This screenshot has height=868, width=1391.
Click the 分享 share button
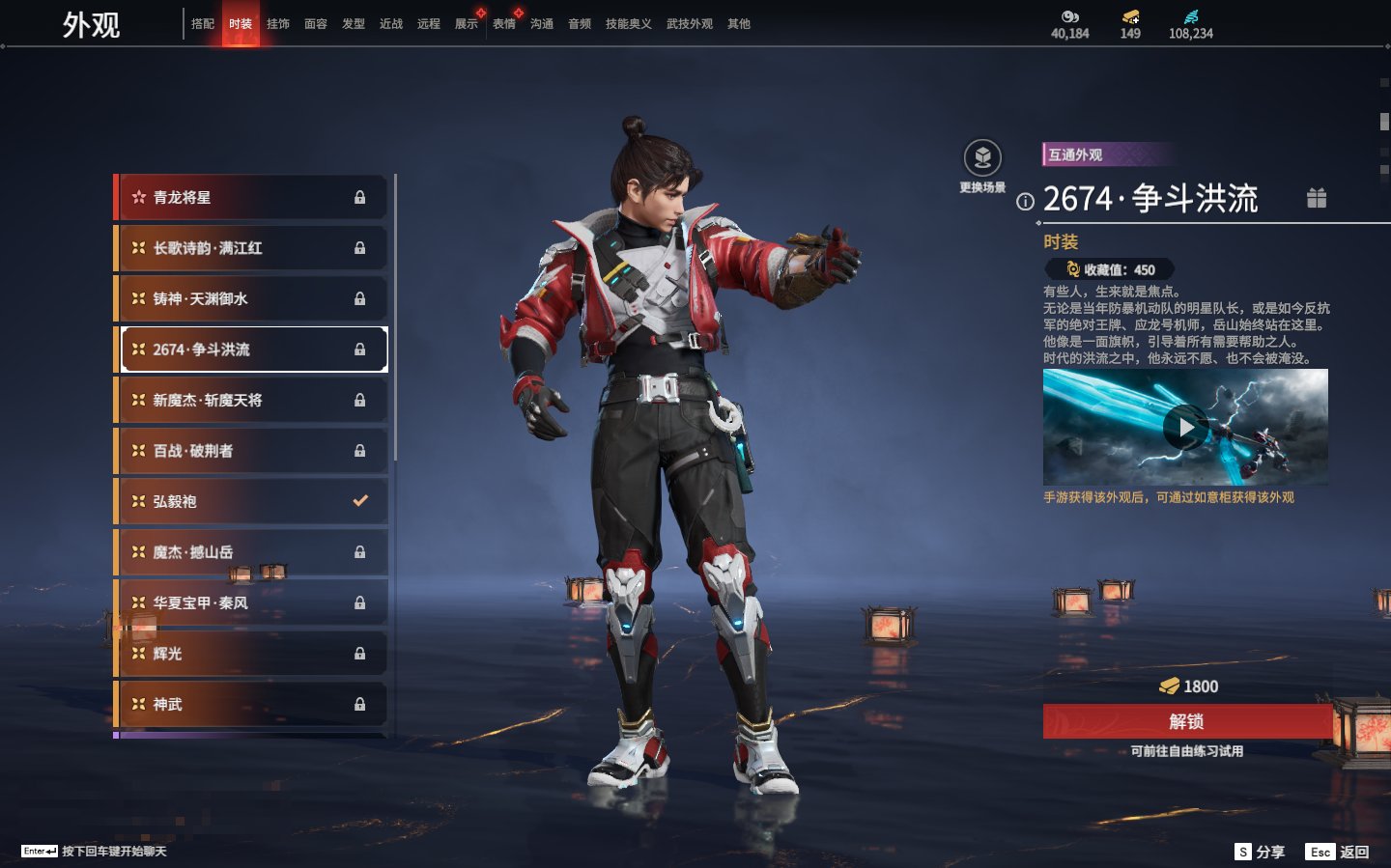pyautogui.click(x=1261, y=852)
